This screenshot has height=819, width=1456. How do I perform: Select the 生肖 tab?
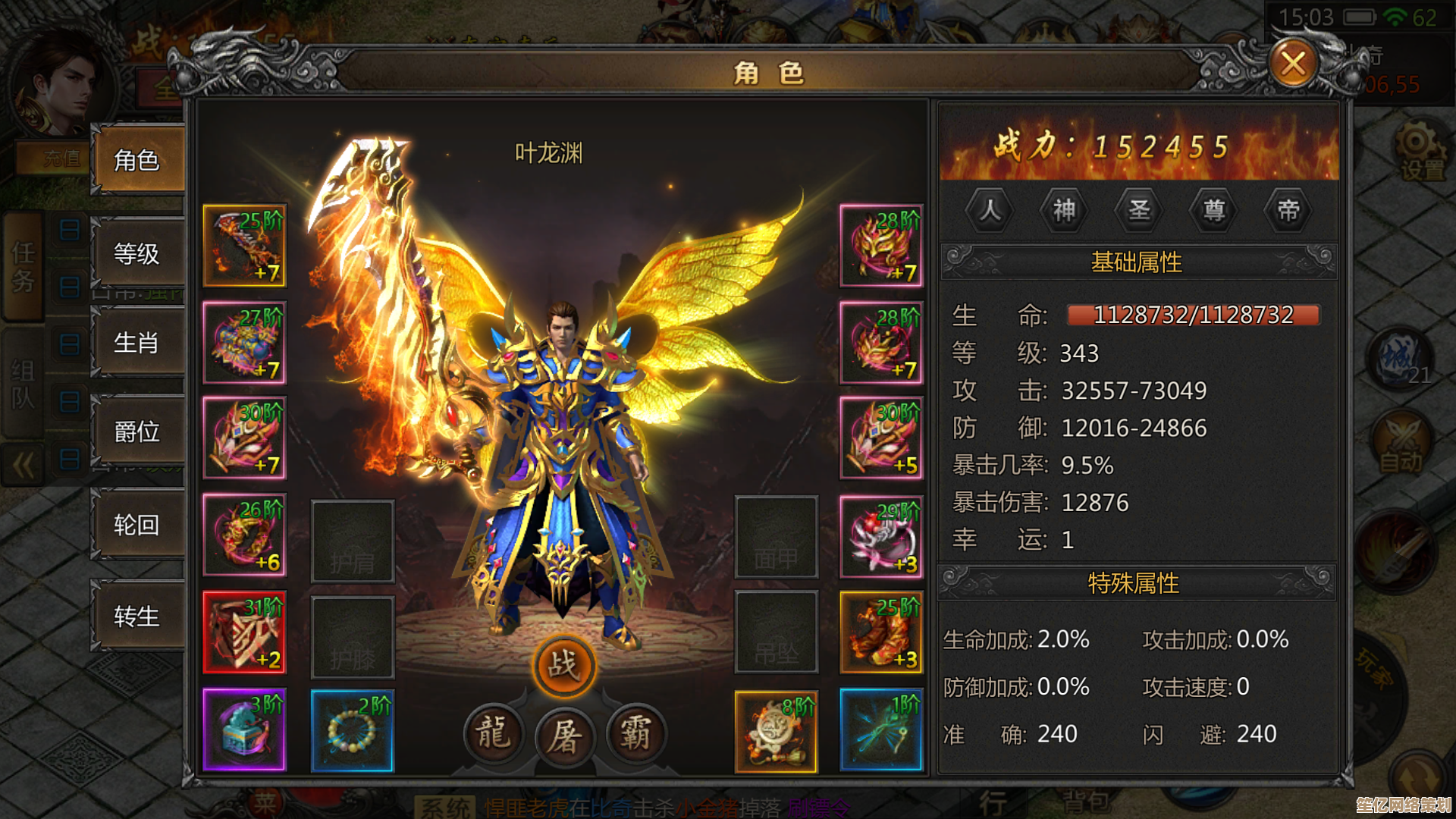click(x=137, y=343)
